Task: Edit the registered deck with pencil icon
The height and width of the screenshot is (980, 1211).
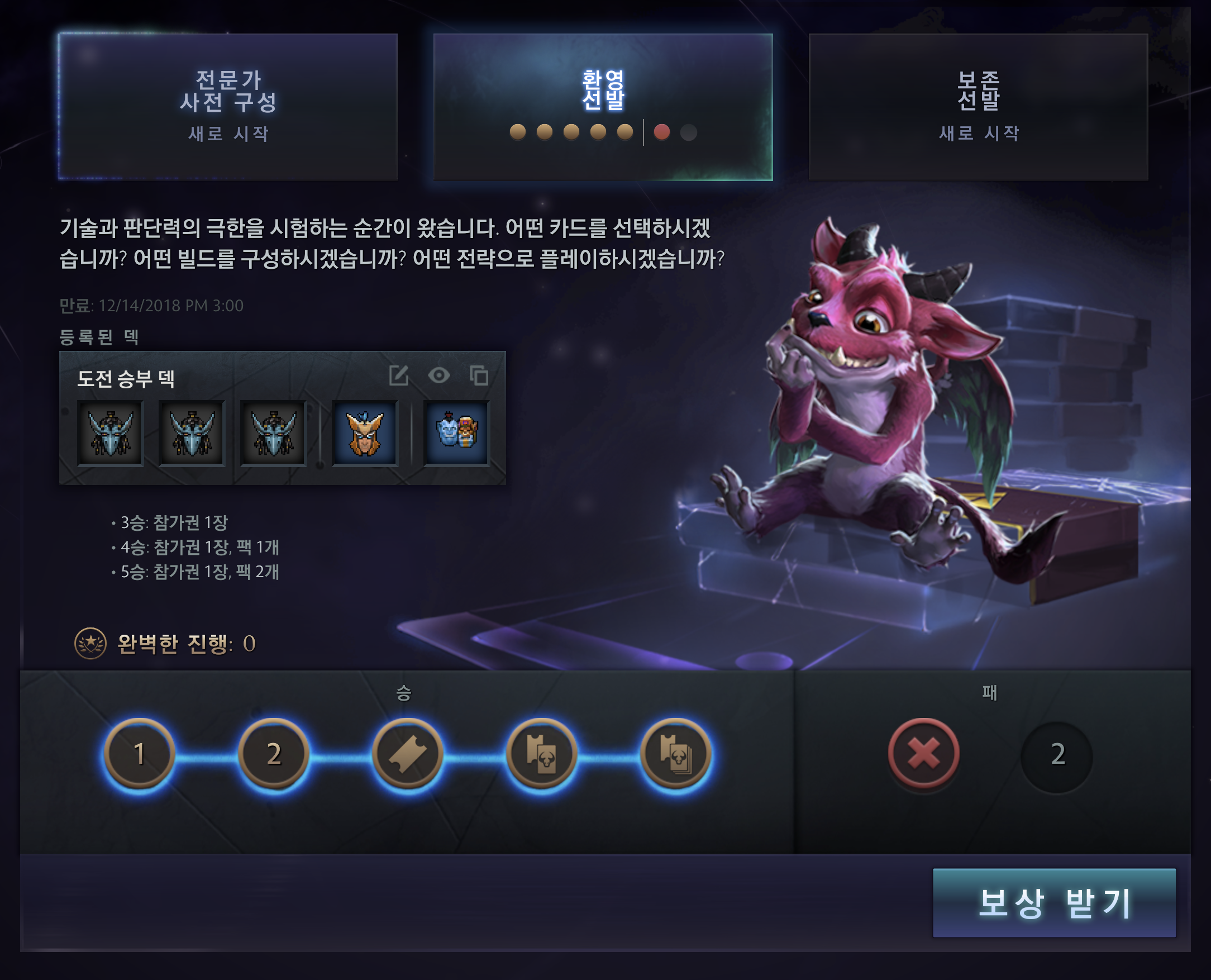Action: (x=399, y=375)
